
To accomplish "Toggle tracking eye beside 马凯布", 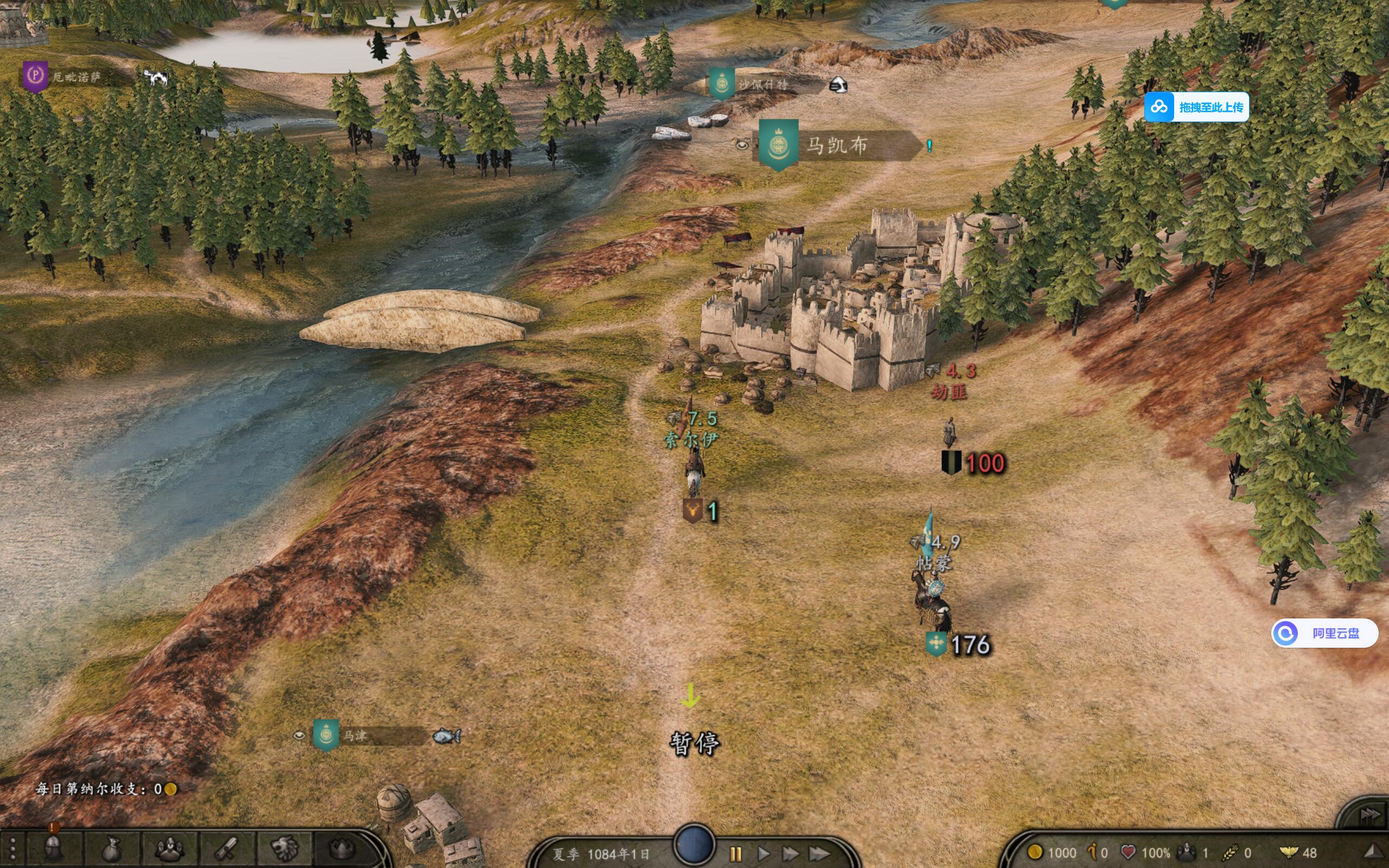I will [742, 145].
